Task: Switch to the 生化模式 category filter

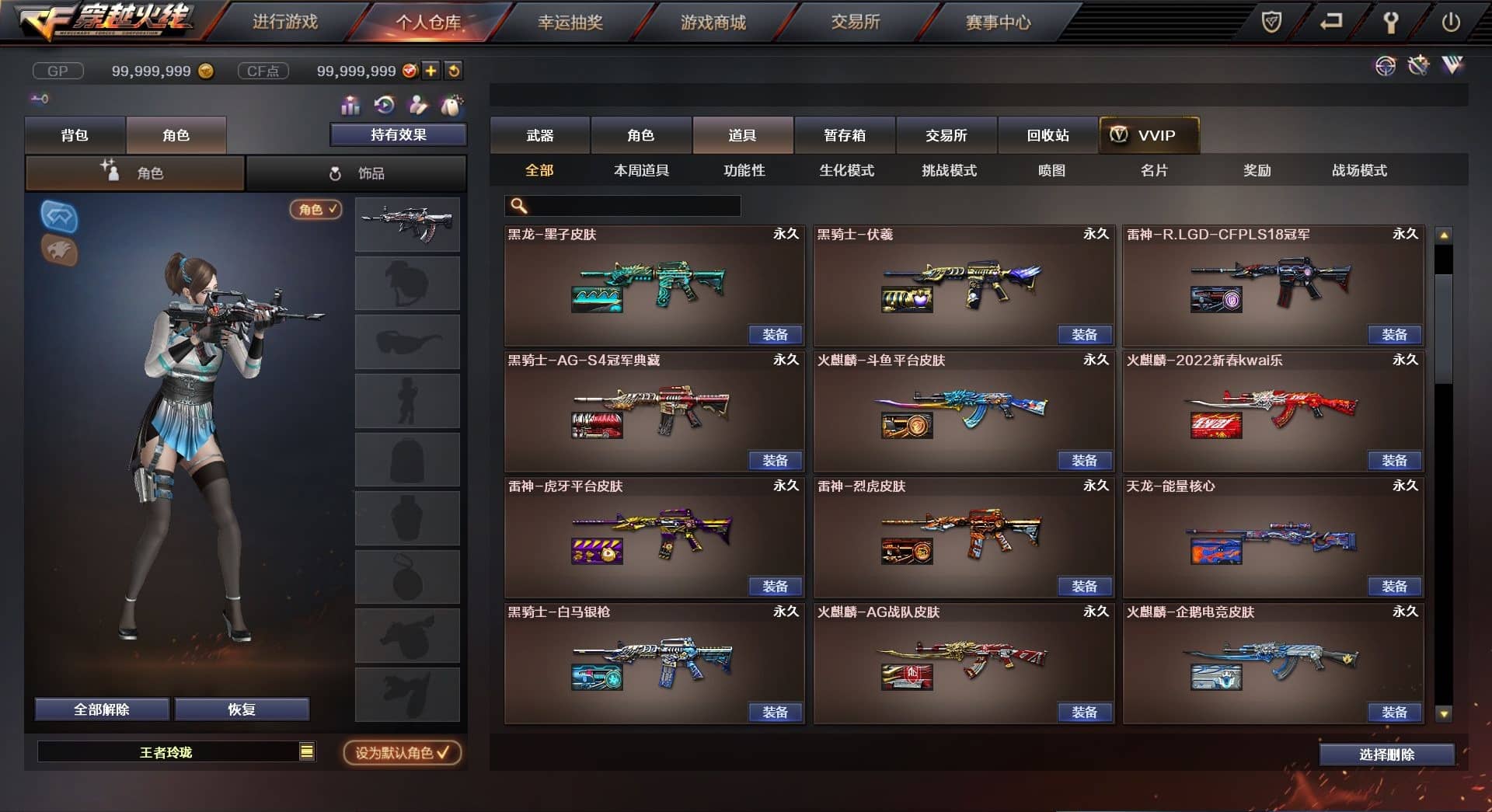Action: tap(847, 170)
